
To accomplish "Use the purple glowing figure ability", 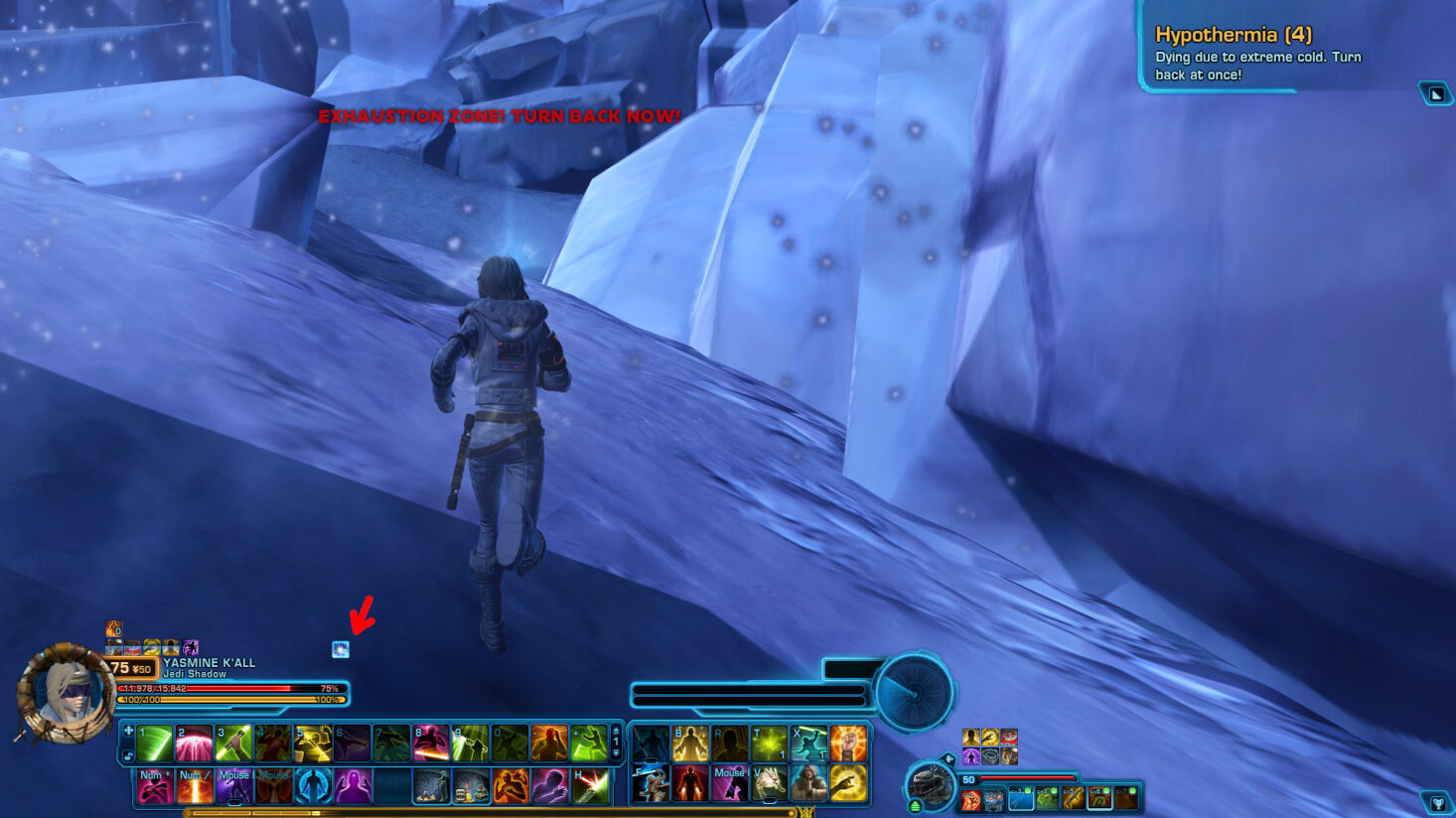I will [x=353, y=786].
